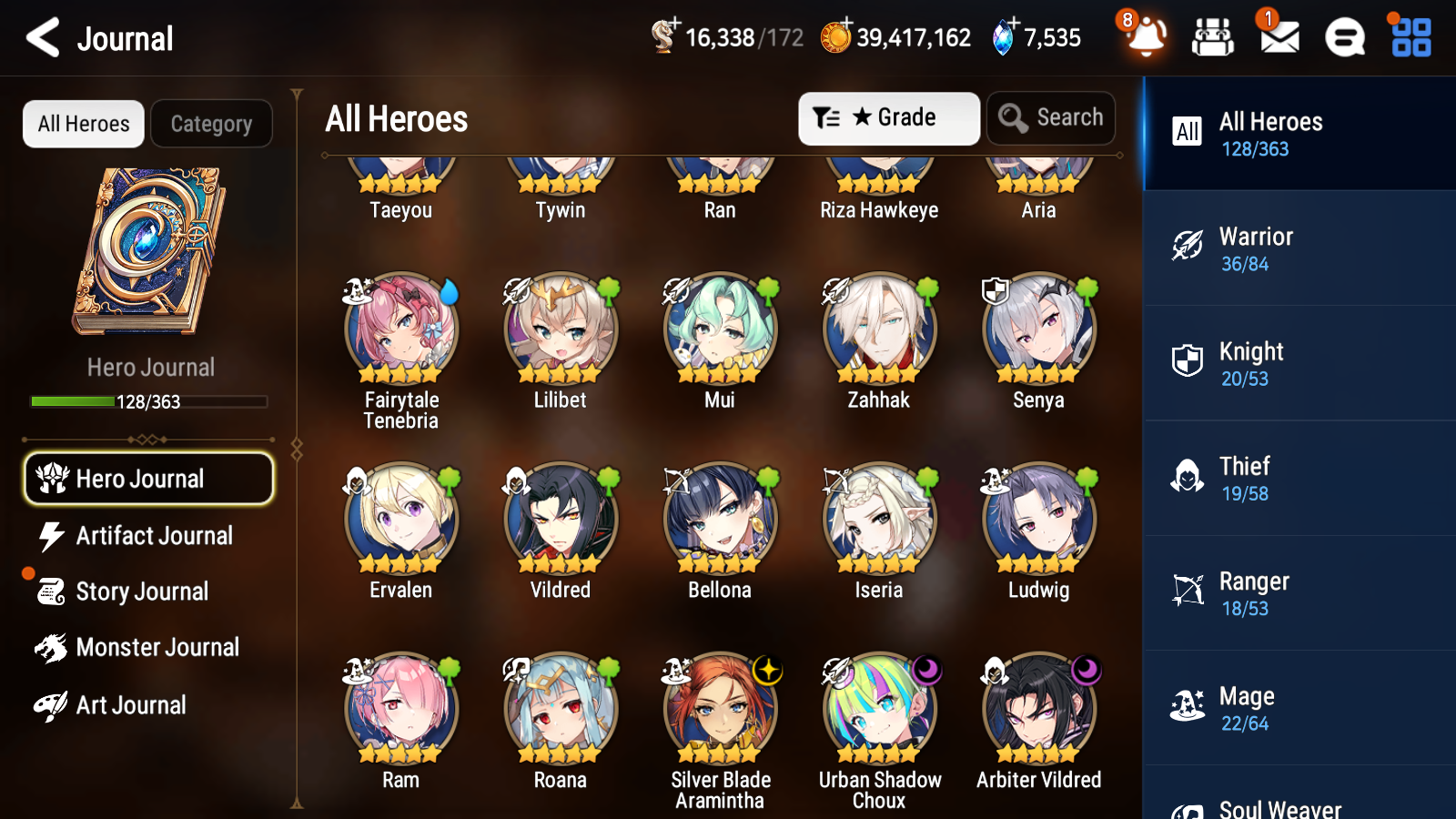Open Arbiter Vildred's hero portrait
The image size is (1456, 819).
[1037, 710]
